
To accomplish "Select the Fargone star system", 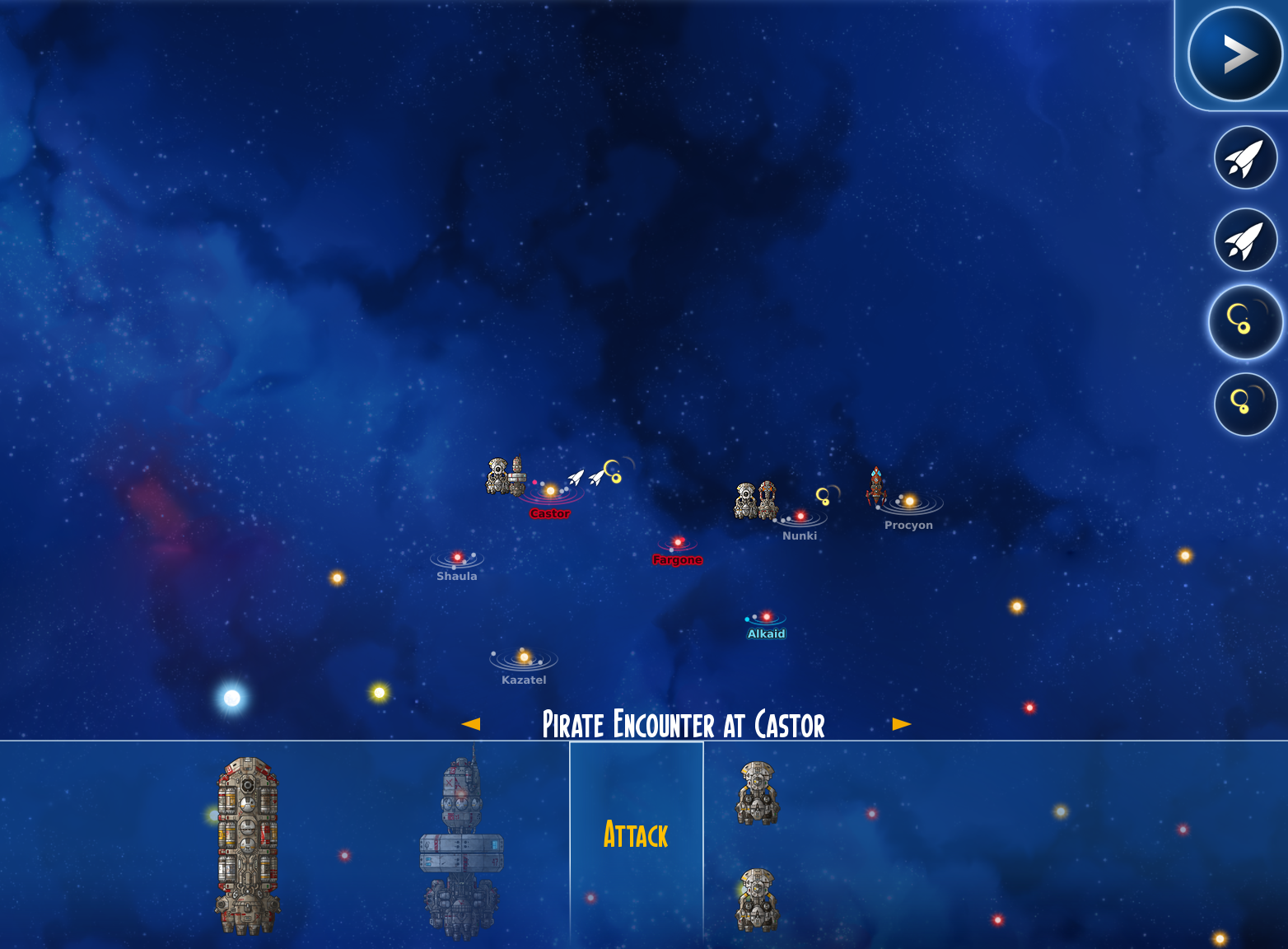I will [678, 543].
